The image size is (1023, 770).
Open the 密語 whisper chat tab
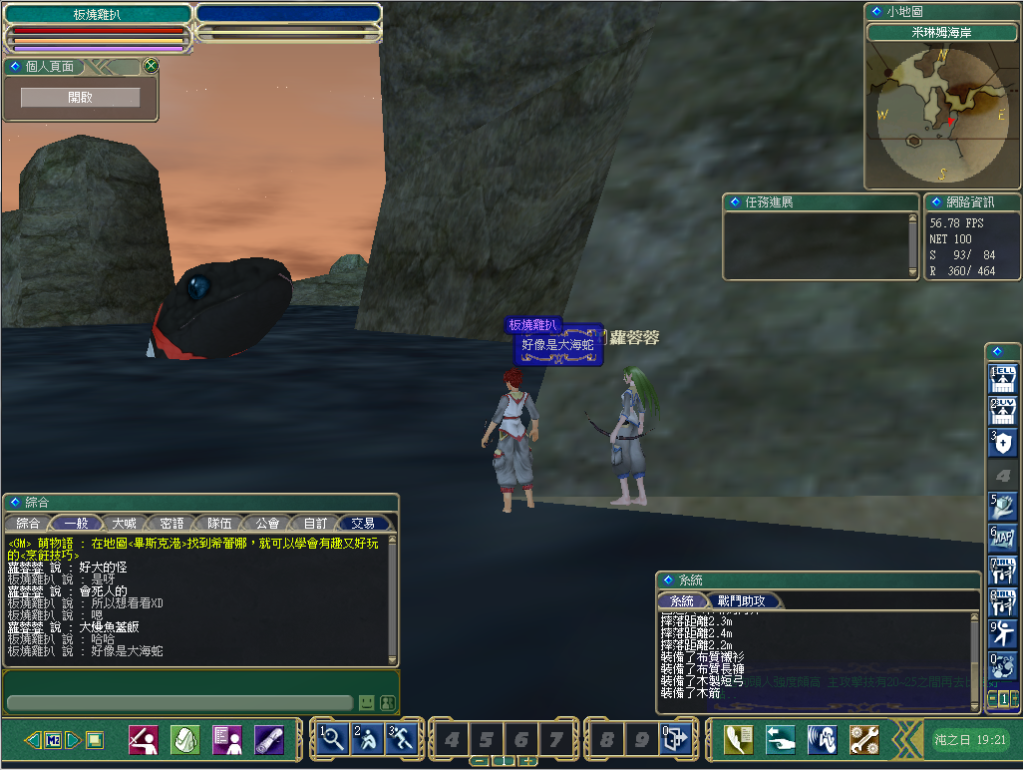172,523
